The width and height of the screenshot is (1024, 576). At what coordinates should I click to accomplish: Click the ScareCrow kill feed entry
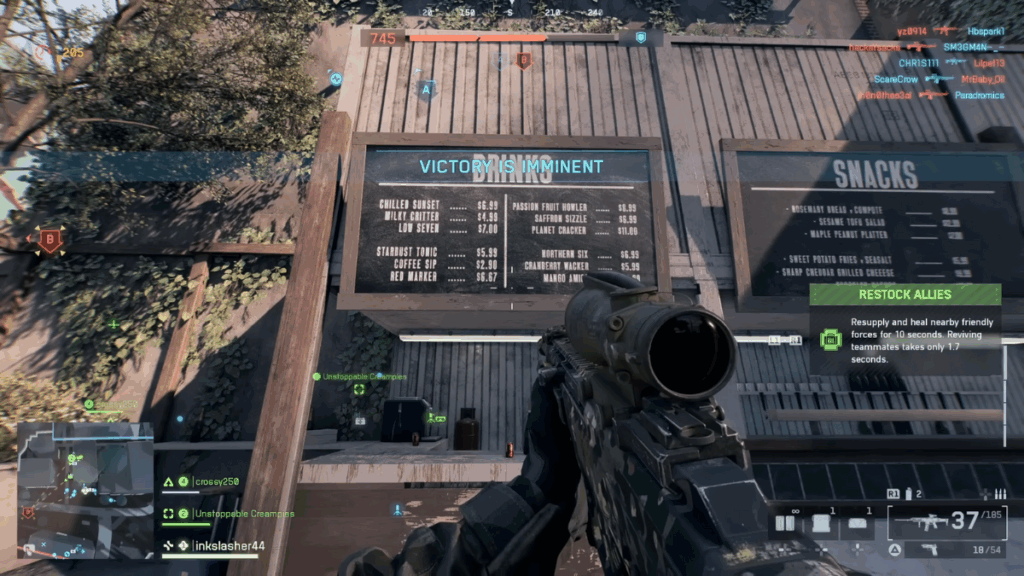pyautogui.click(x=895, y=79)
